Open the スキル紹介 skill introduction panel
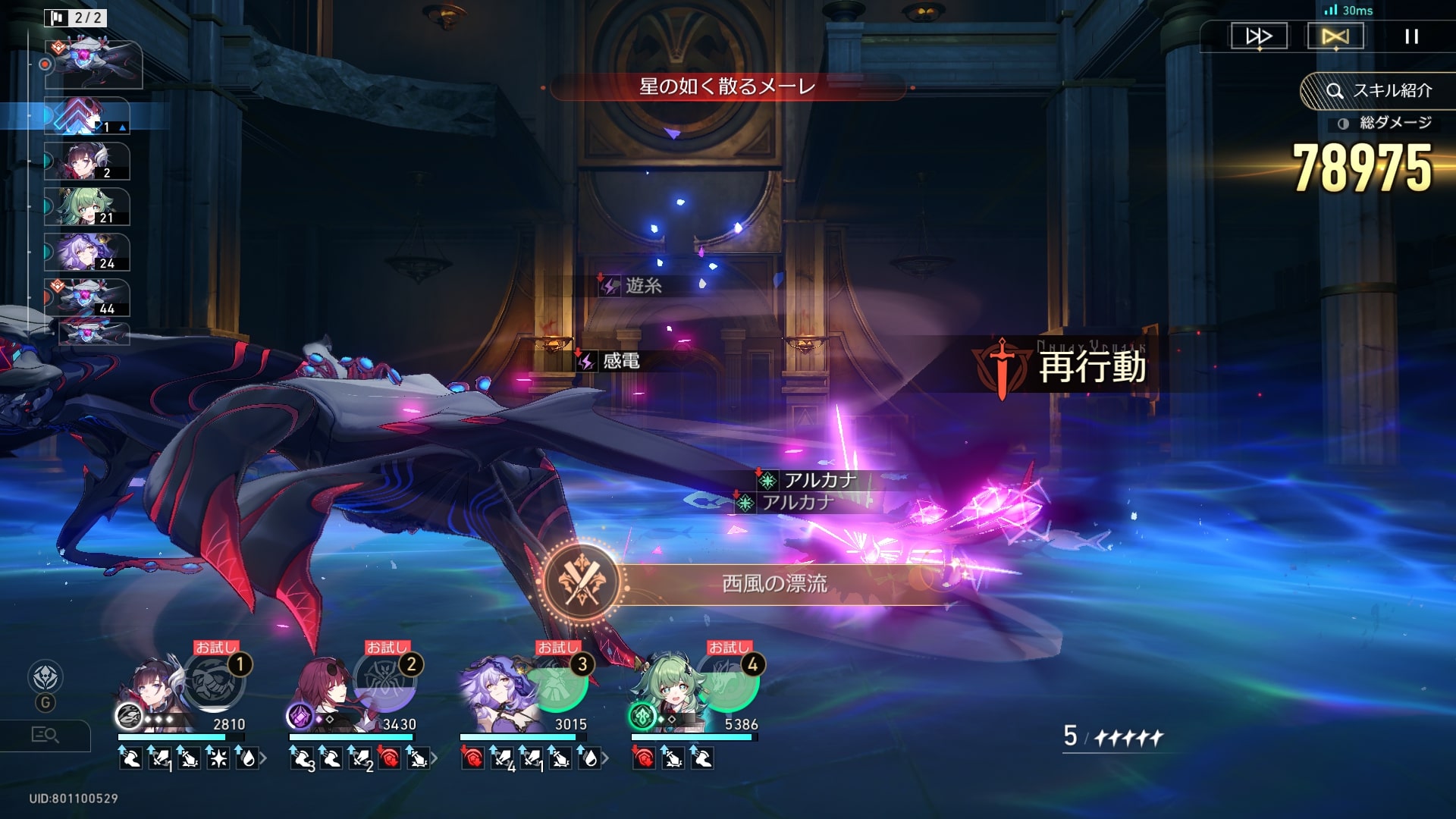Screen dimensions: 1456x819 pyautogui.click(x=1379, y=91)
